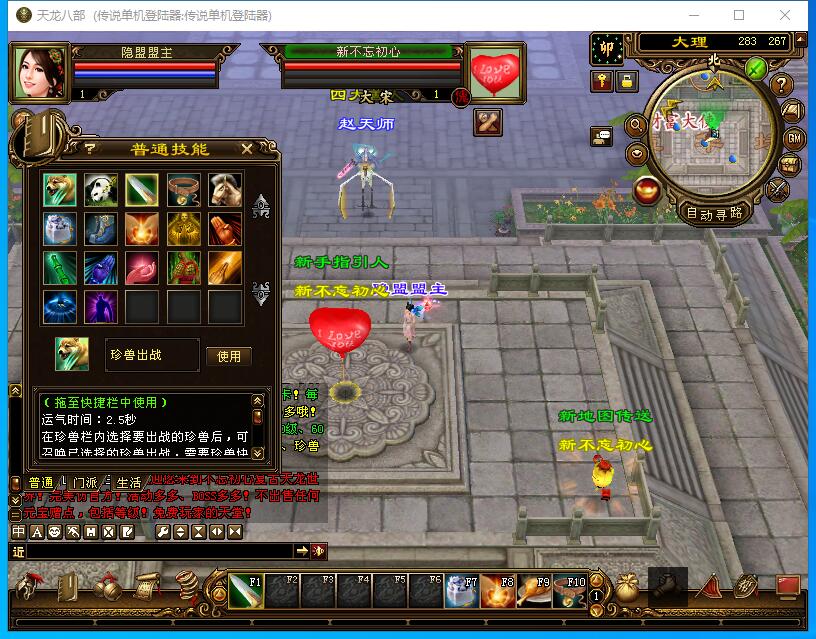Open the GM button beside the minimap
This screenshot has width=816, height=639.
(795, 138)
